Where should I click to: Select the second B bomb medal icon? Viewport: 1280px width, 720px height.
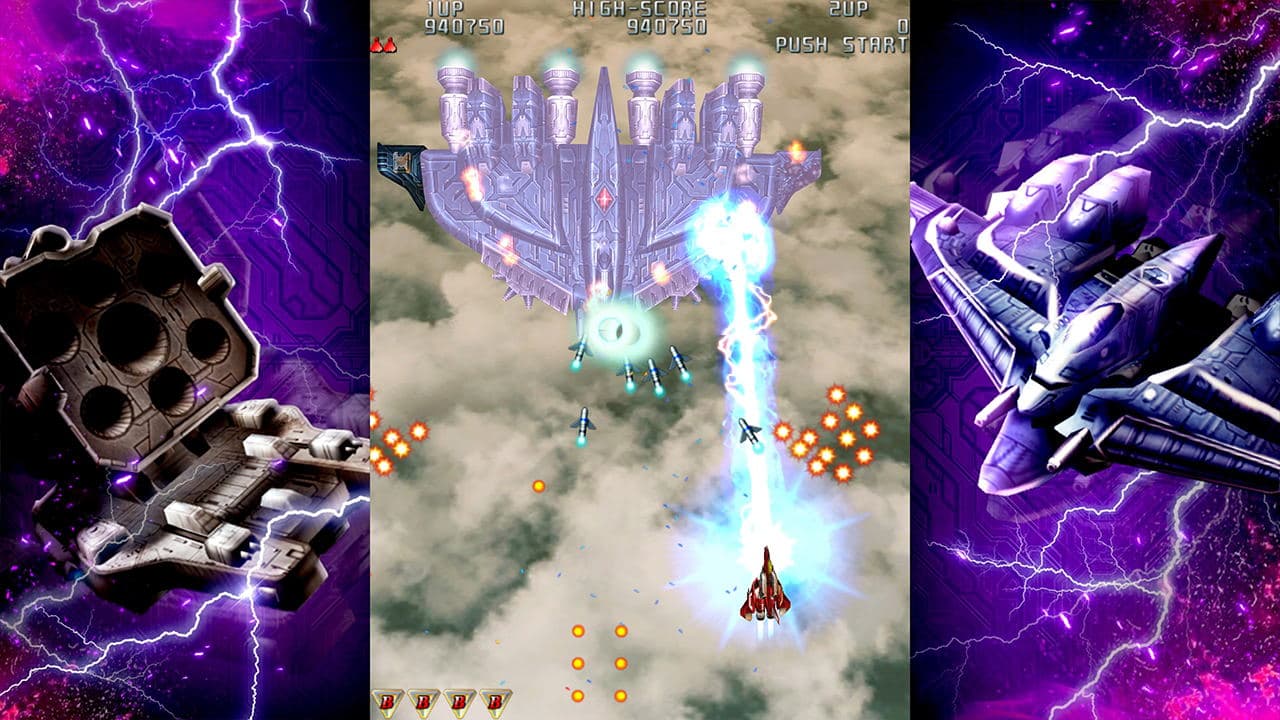pyautogui.click(x=423, y=702)
